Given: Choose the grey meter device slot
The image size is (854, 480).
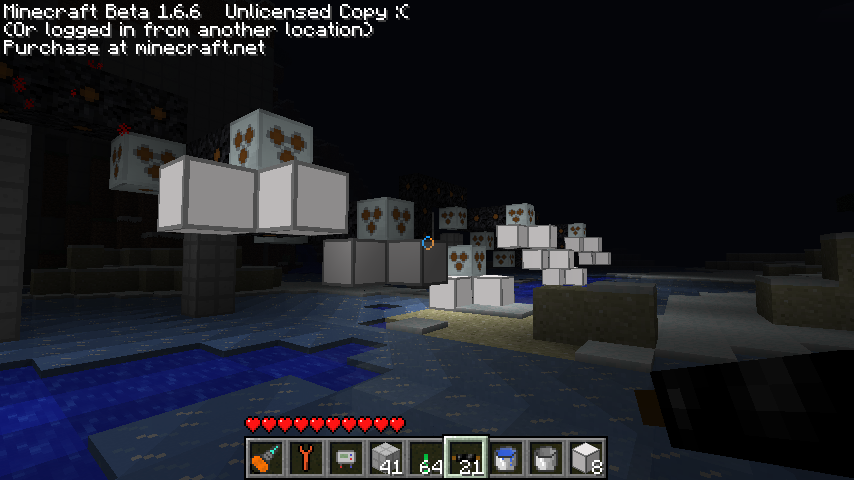Looking at the screenshot, I should click(345, 457).
